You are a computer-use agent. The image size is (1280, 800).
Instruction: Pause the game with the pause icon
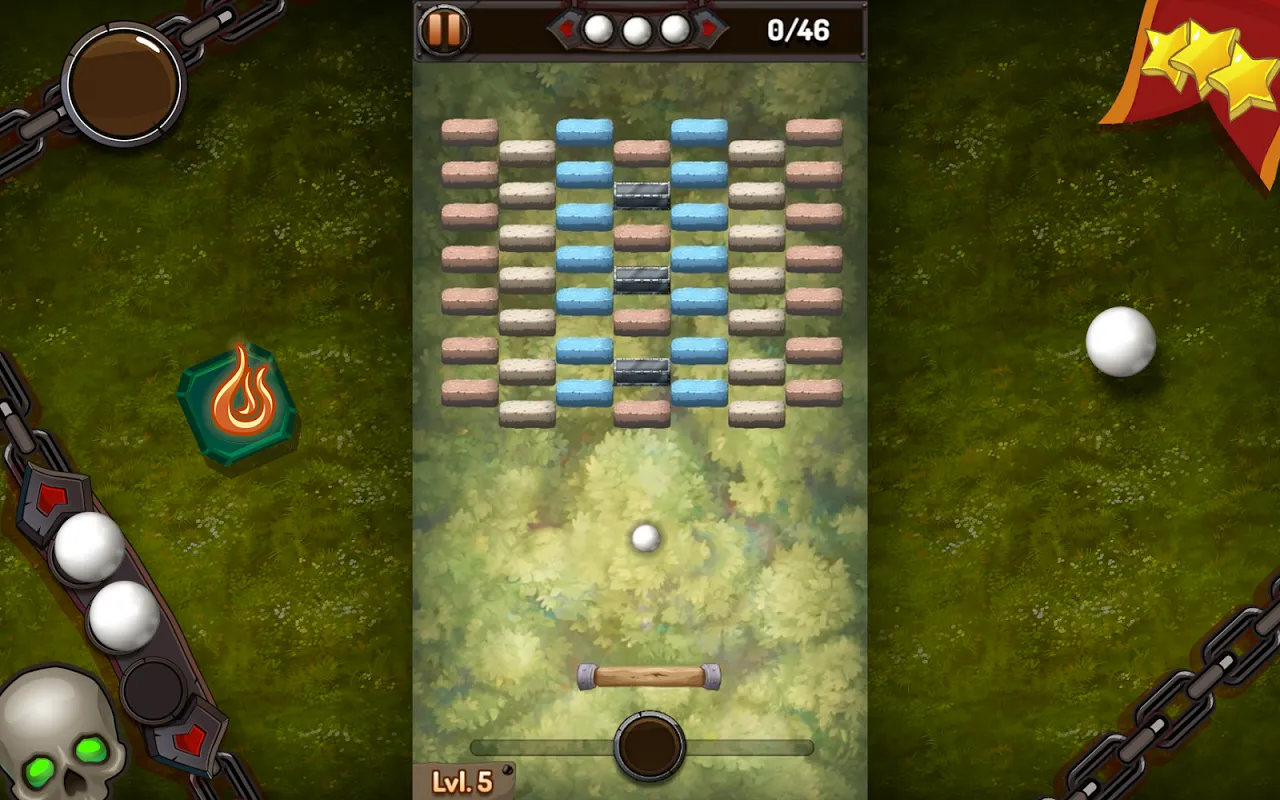pyautogui.click(x=442, y=30)
